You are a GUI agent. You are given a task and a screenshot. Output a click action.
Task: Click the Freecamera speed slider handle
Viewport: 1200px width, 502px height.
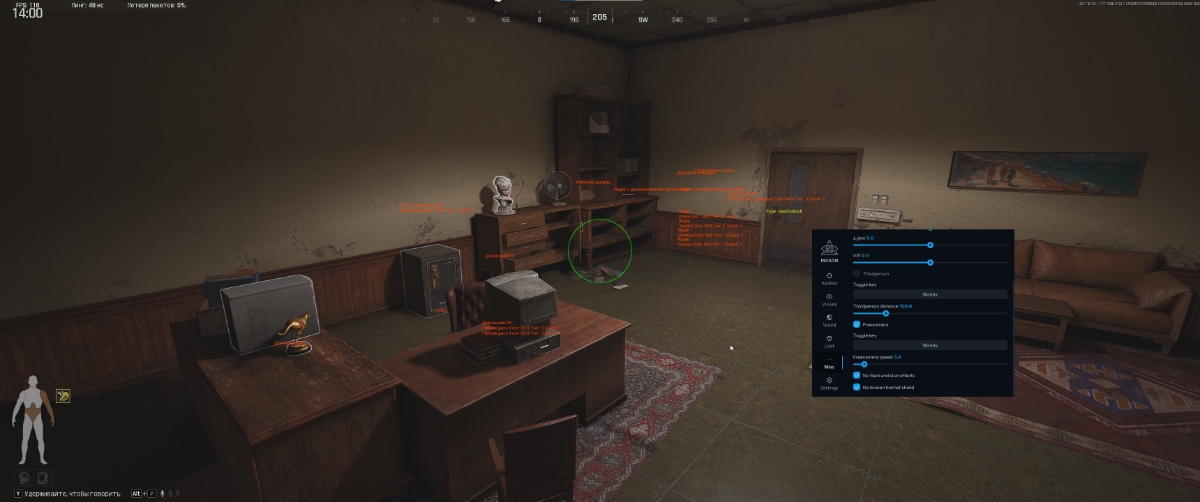(864, 364)
